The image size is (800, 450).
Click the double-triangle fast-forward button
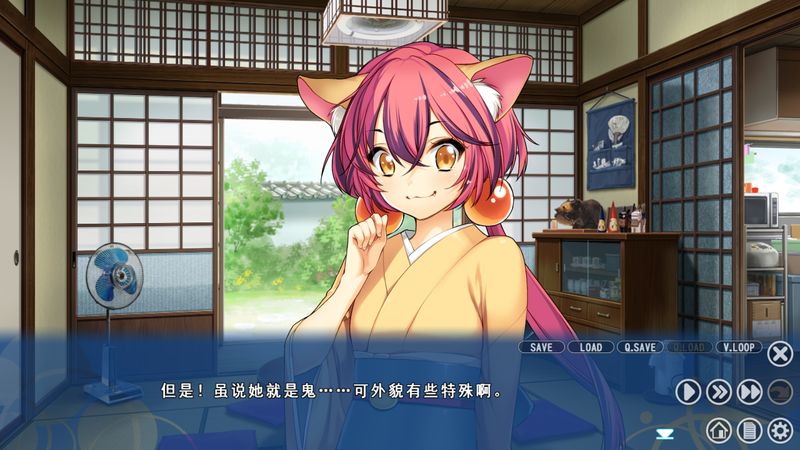pos(750,392)
